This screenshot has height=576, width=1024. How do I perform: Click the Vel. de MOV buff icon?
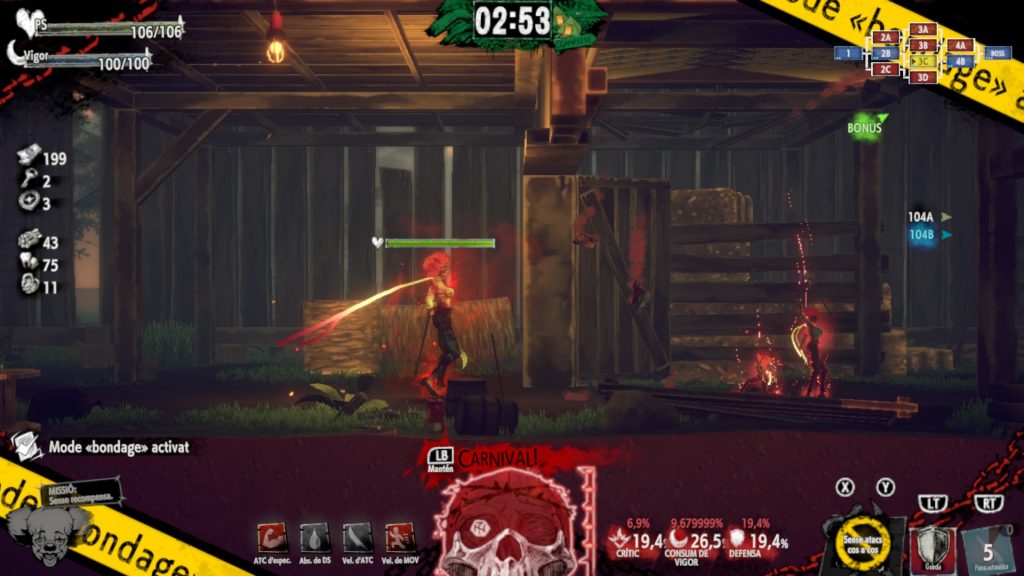[x=400, y=537]
